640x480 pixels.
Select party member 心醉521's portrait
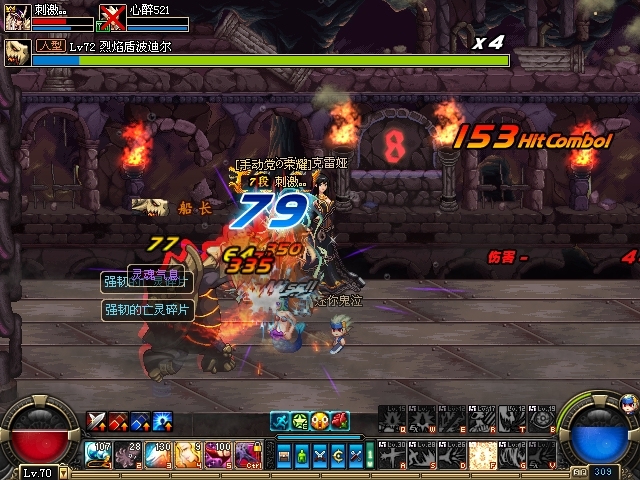[112, 18]
